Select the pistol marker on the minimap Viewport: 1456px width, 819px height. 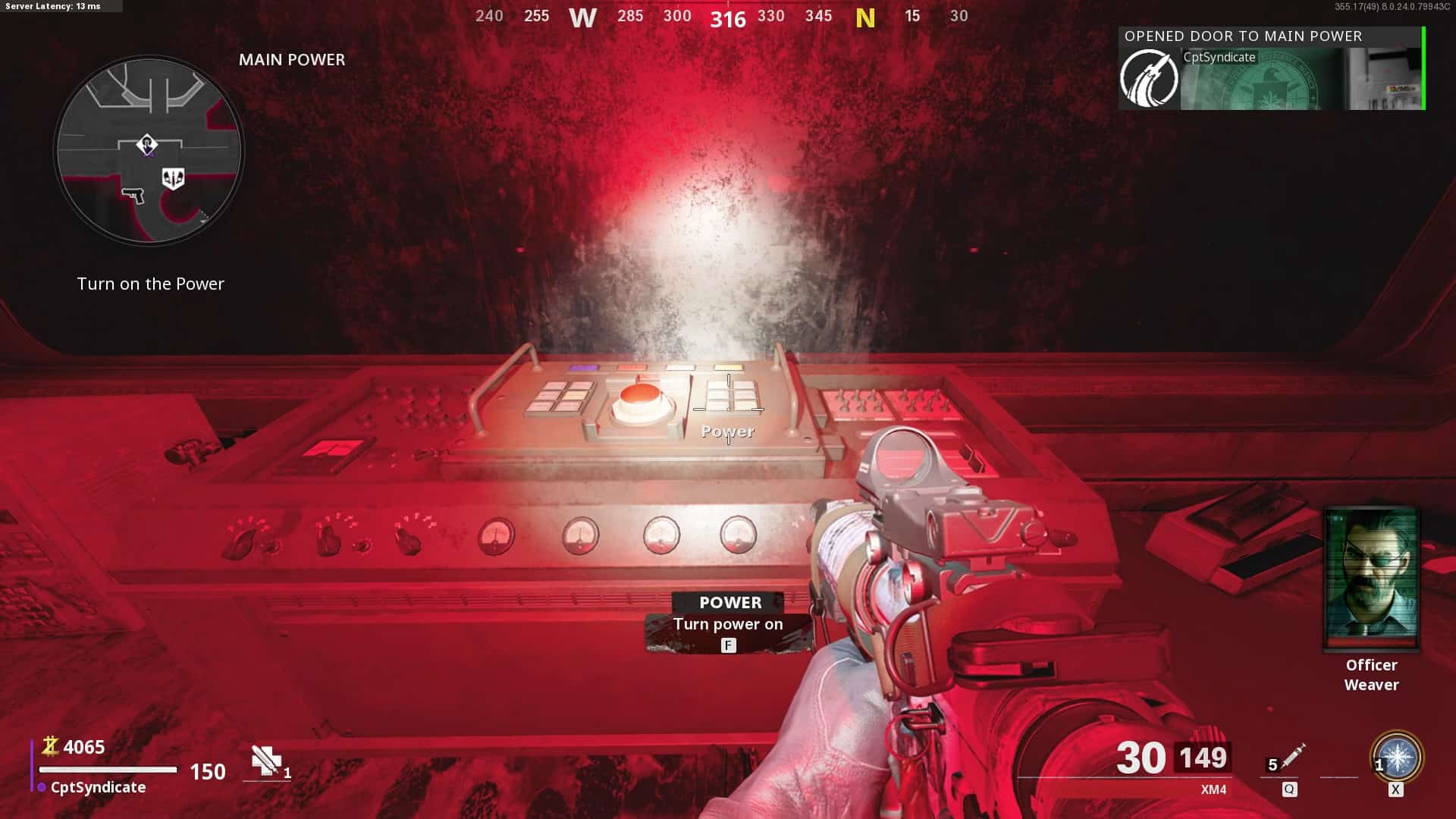[133, 195]
